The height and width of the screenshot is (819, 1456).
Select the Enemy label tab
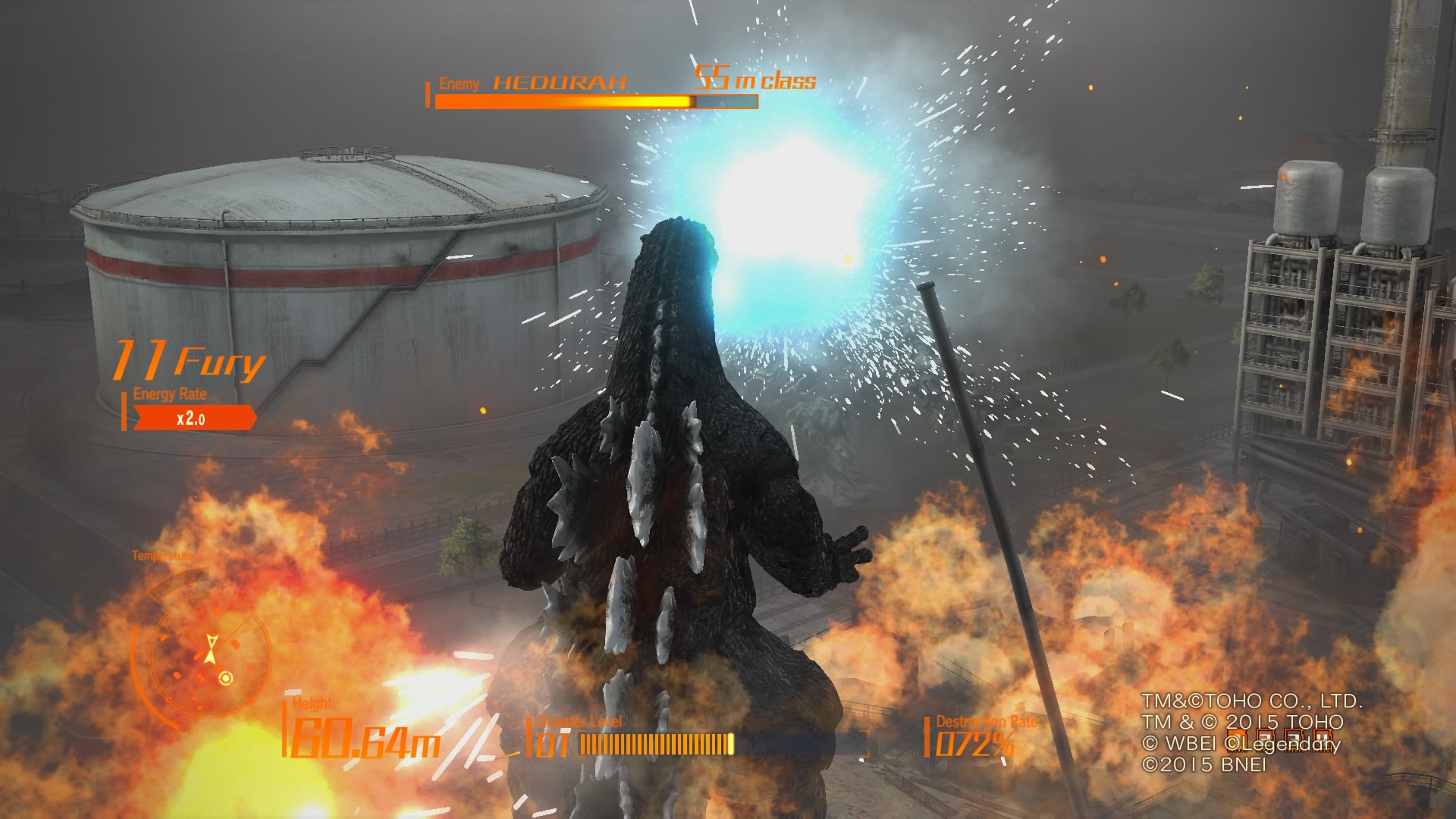point(457,83)
